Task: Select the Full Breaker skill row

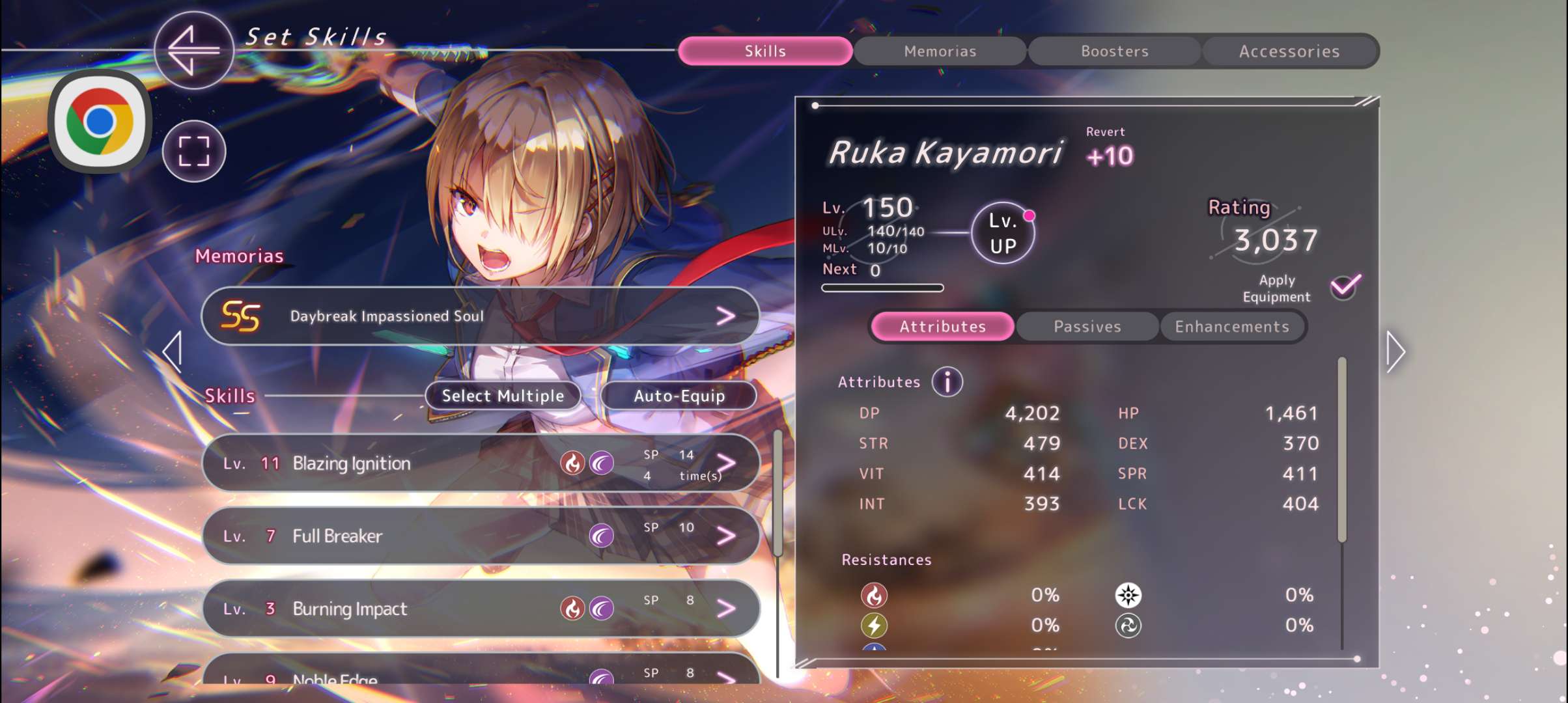Action: coord(481,536)
